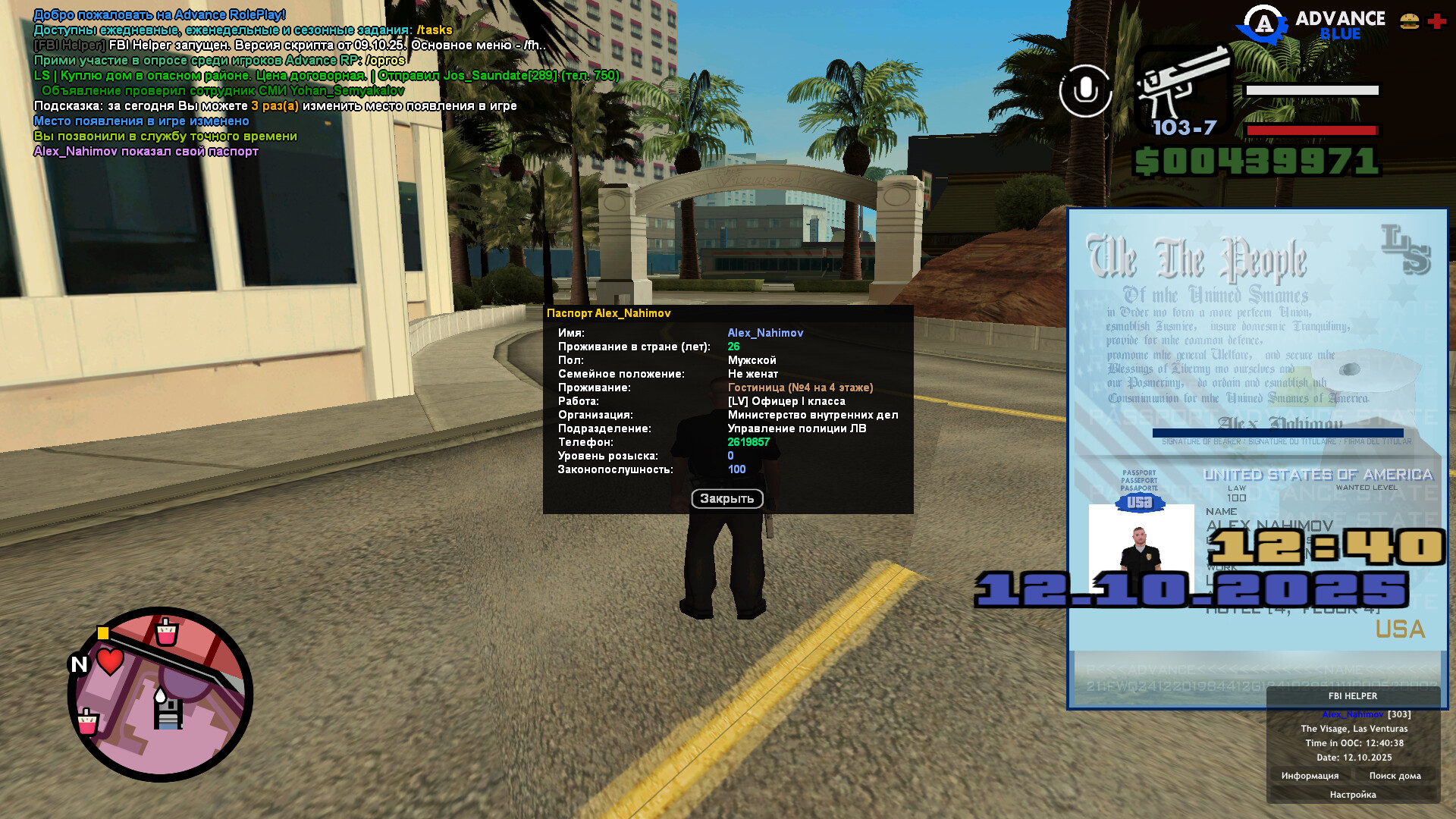Click the burger hunger icon
Image resolution: width=1456 pixels, height=819 pixels.
click(x=1409, y=21)
